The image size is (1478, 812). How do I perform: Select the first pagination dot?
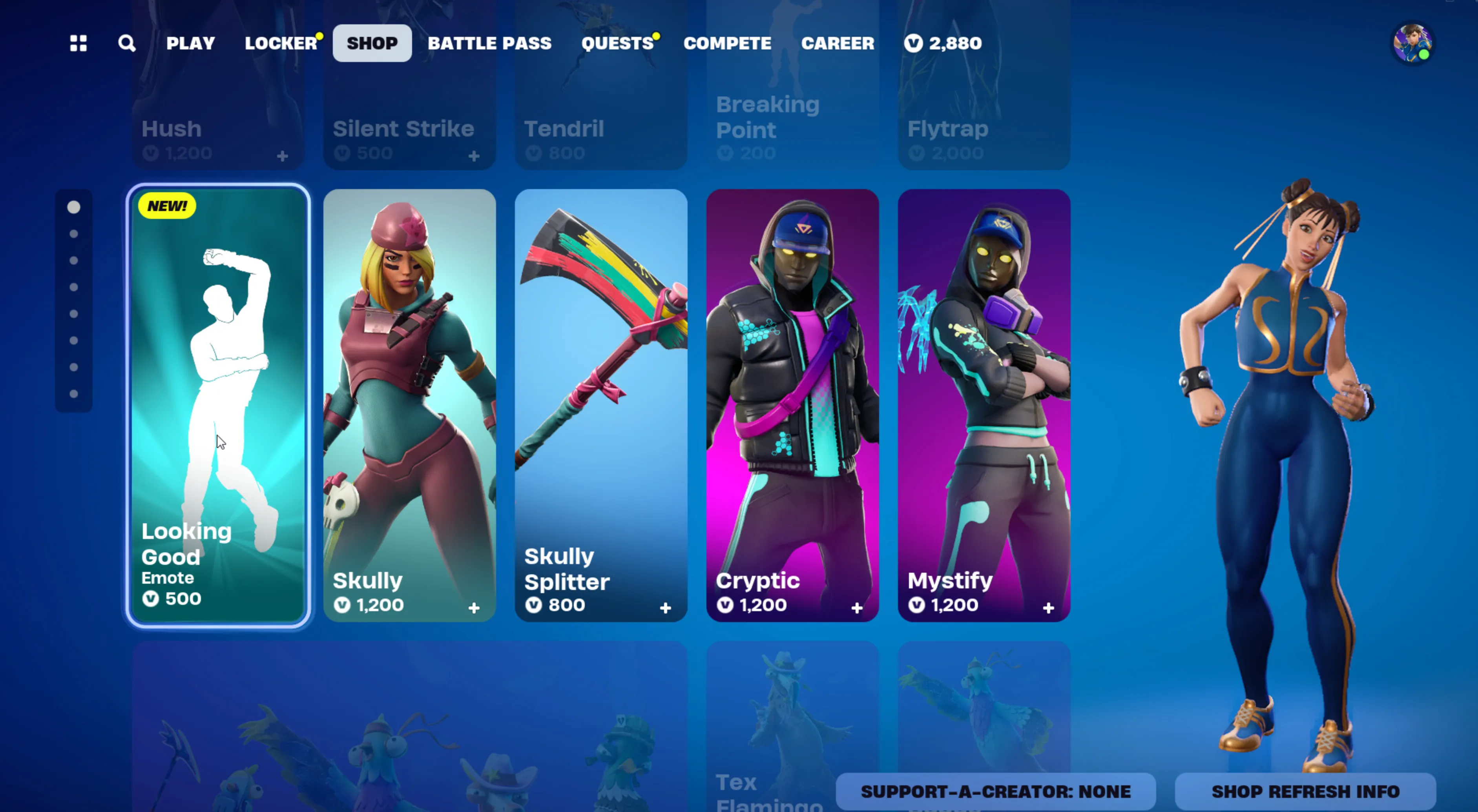(73, 208)
